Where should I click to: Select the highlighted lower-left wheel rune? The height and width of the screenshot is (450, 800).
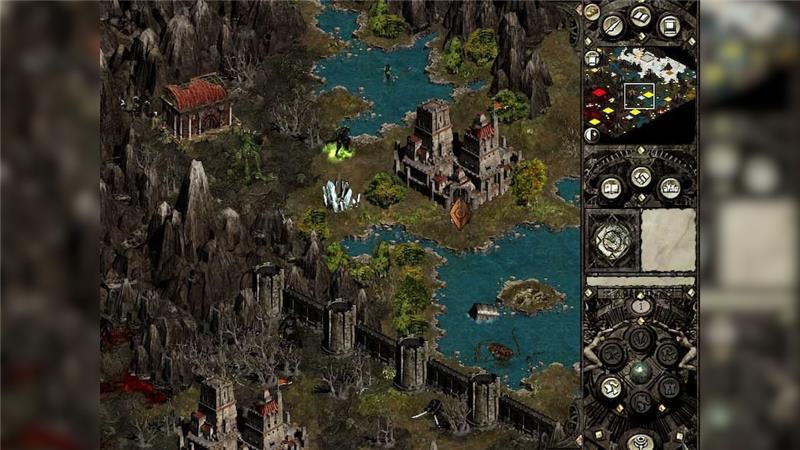[x=612, y=387]
